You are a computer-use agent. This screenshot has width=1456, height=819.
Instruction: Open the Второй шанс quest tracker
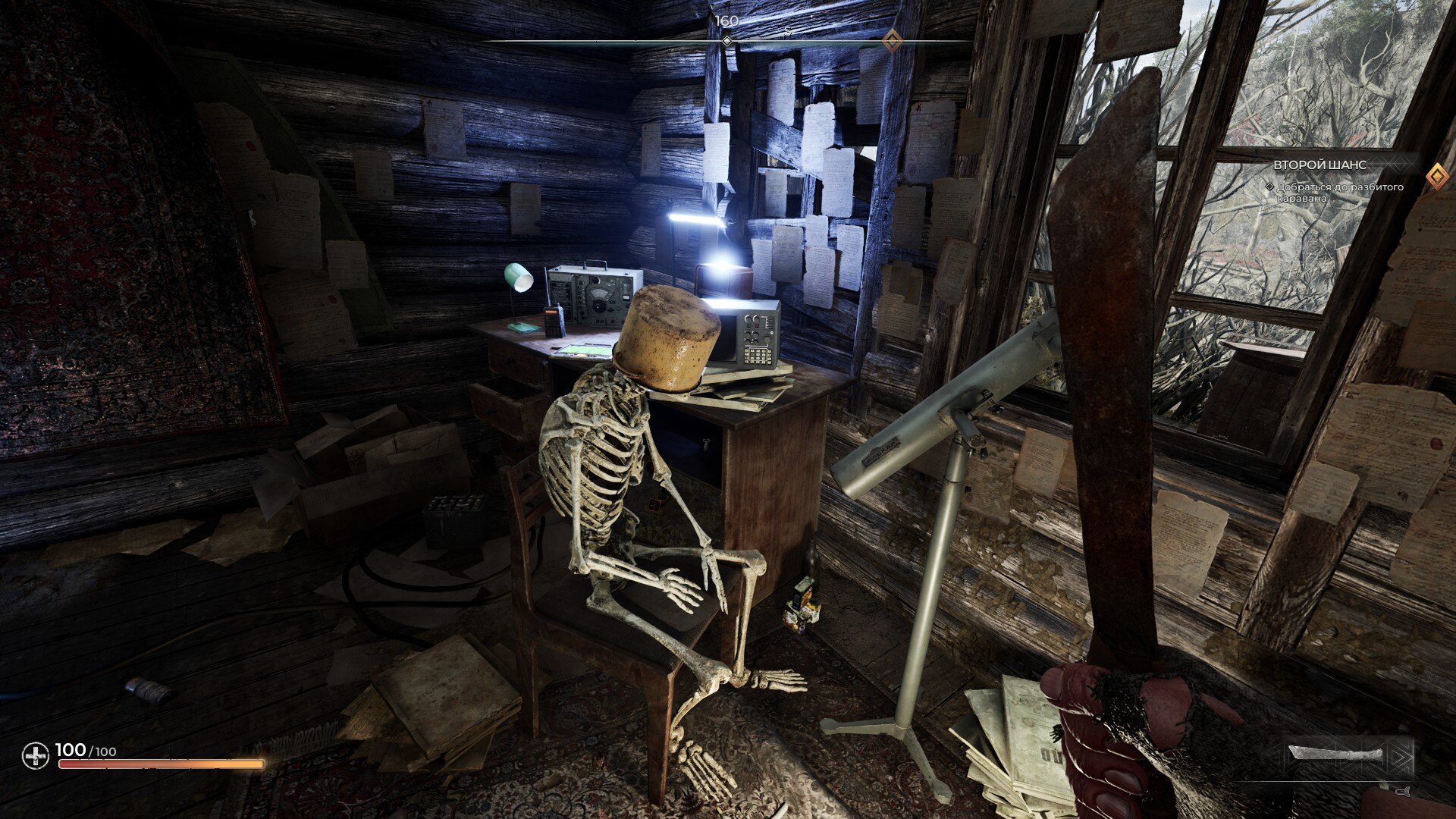coord(1319,165)
